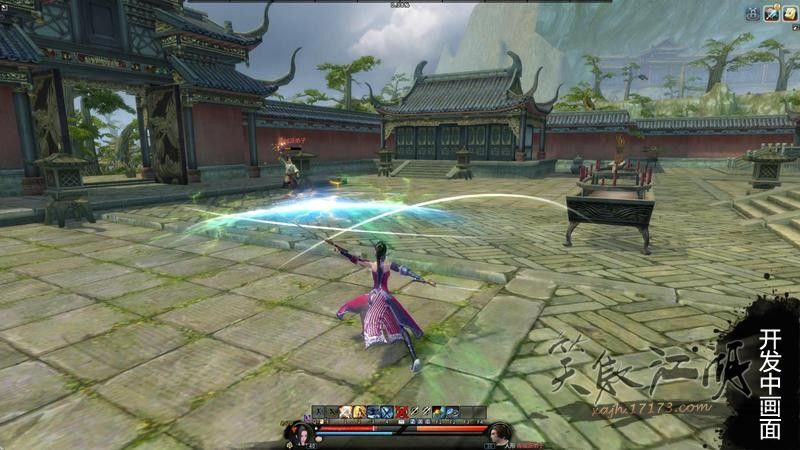Open the golden scroll icon in top-right

pos(789,13)
